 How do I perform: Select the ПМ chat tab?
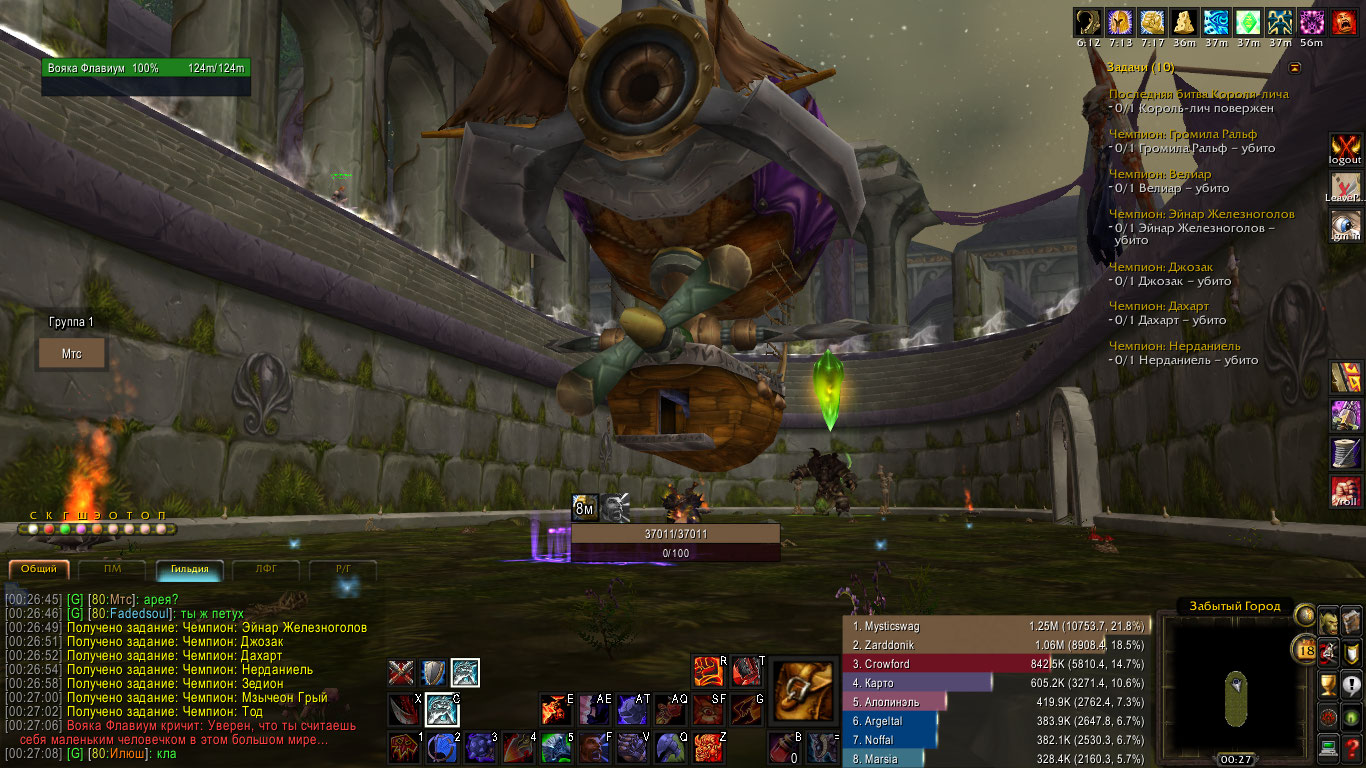(x=113, y=569)
